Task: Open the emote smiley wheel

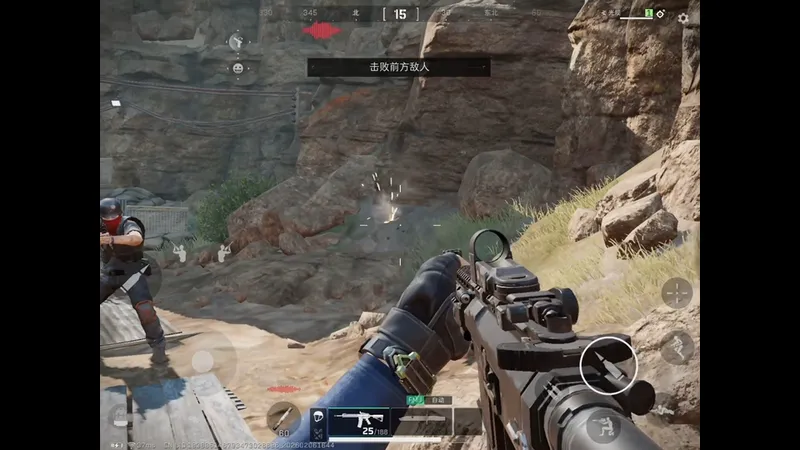Action: (x=237, y=69)
